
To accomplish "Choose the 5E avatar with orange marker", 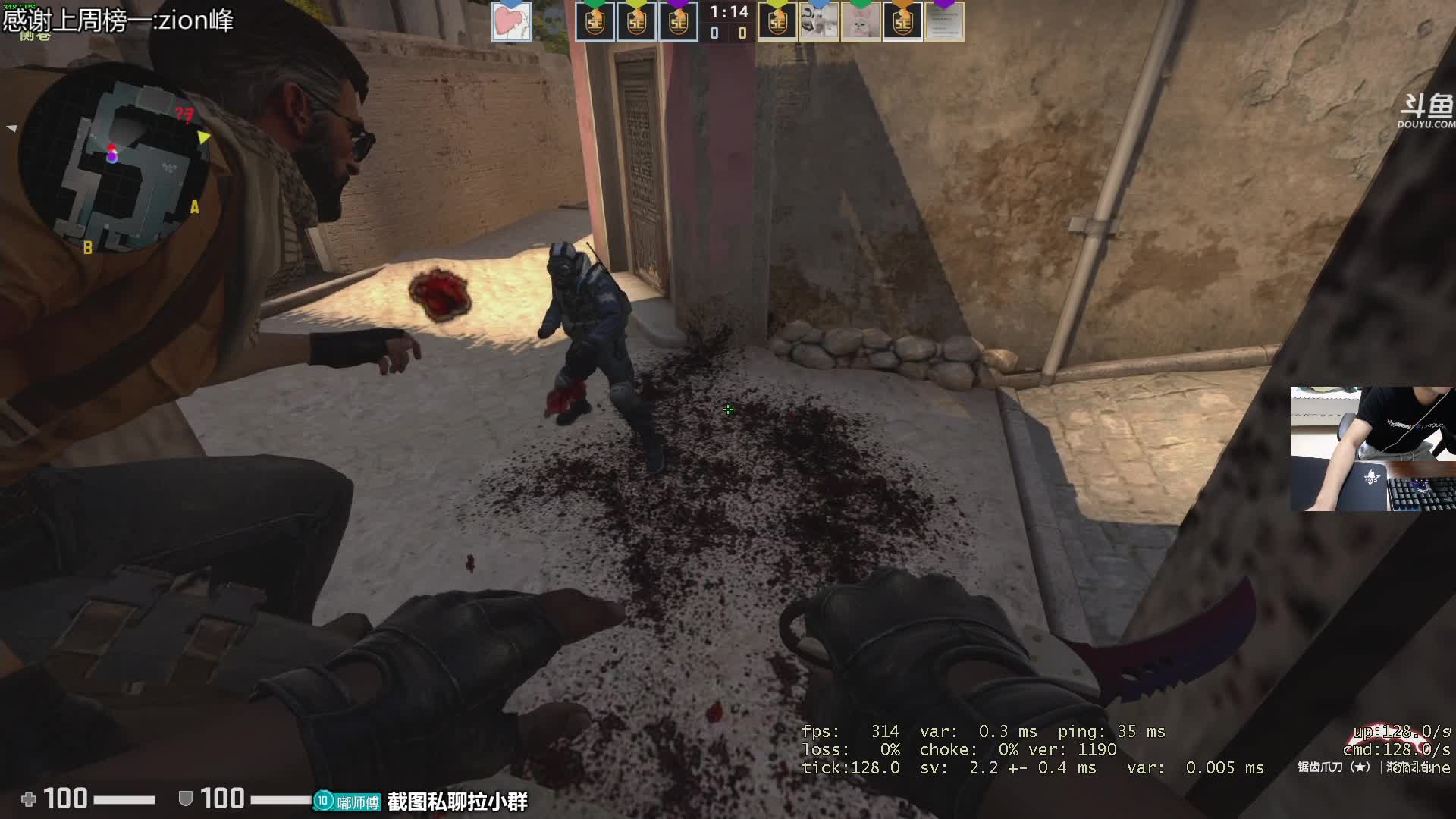I will pos(902,21).
